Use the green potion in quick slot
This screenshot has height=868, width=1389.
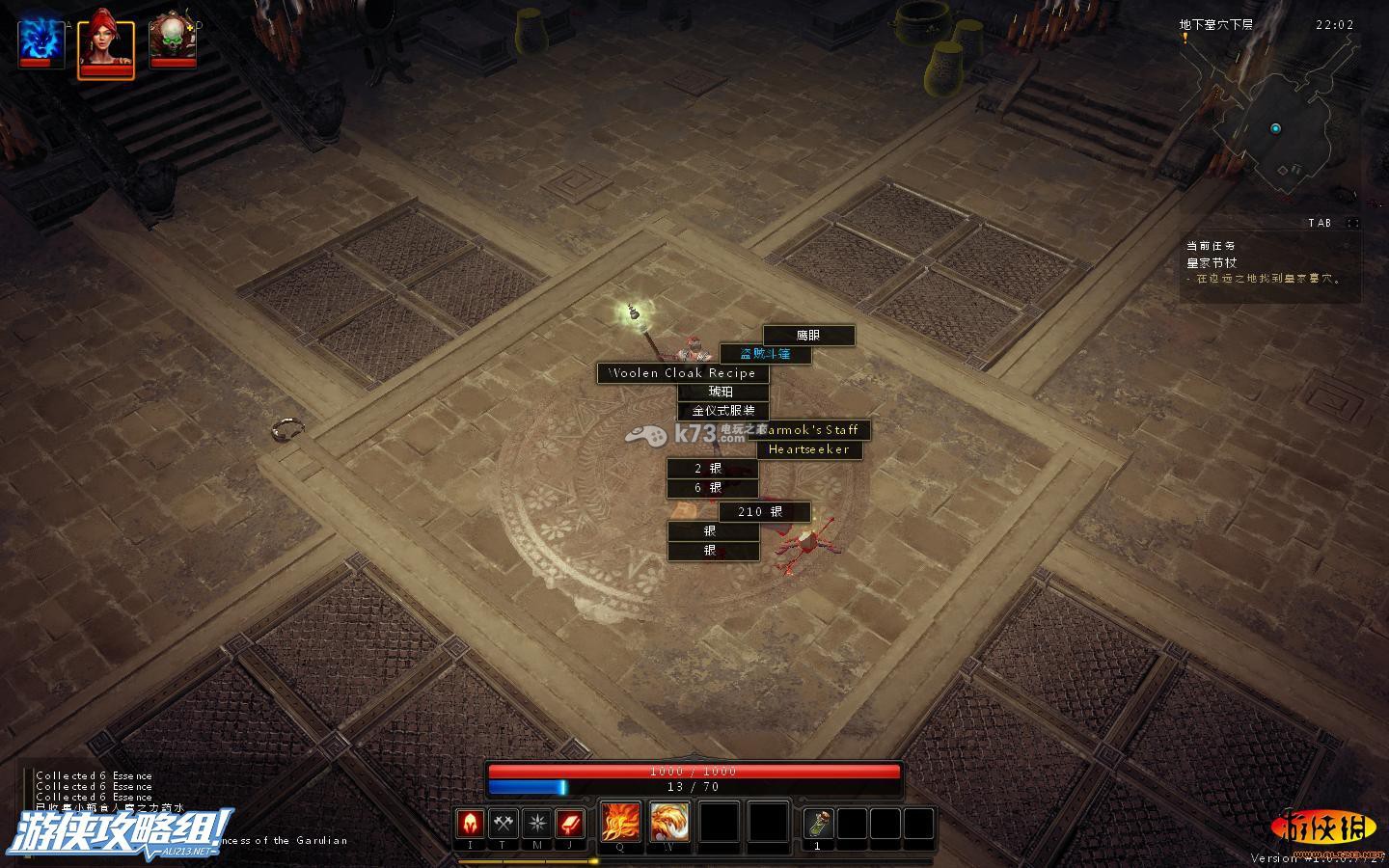[x=819, y=824]
